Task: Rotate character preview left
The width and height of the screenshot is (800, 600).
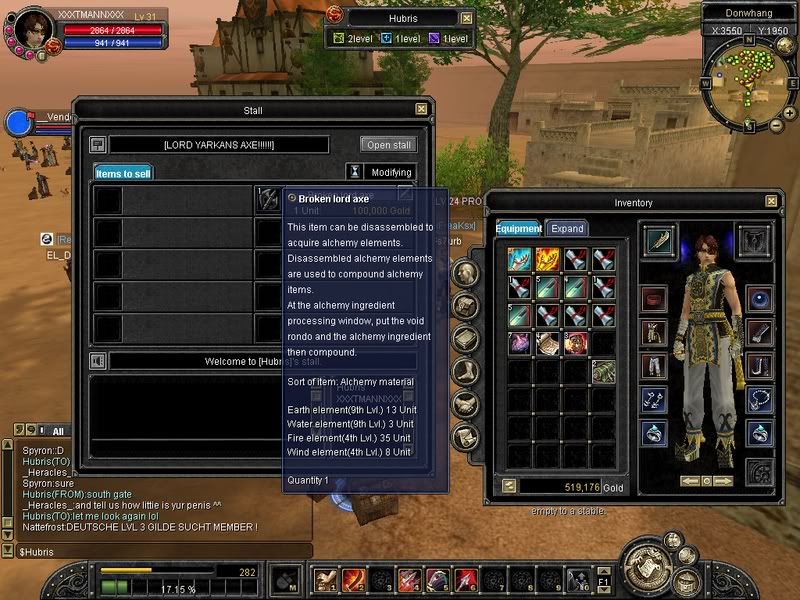Action: (x=689, y=481)
